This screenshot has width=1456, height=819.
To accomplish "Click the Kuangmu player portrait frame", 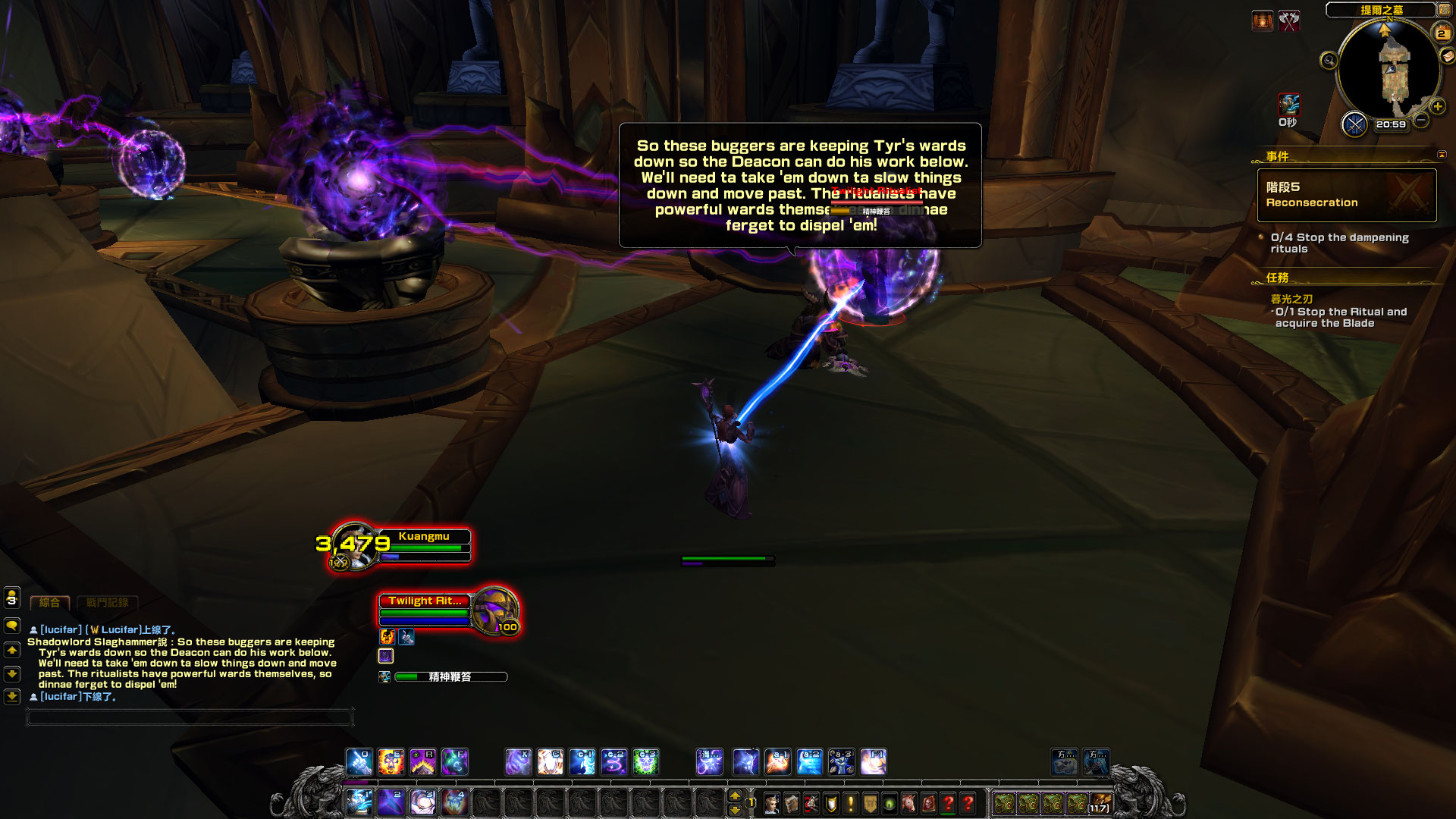I will point(353,546).
